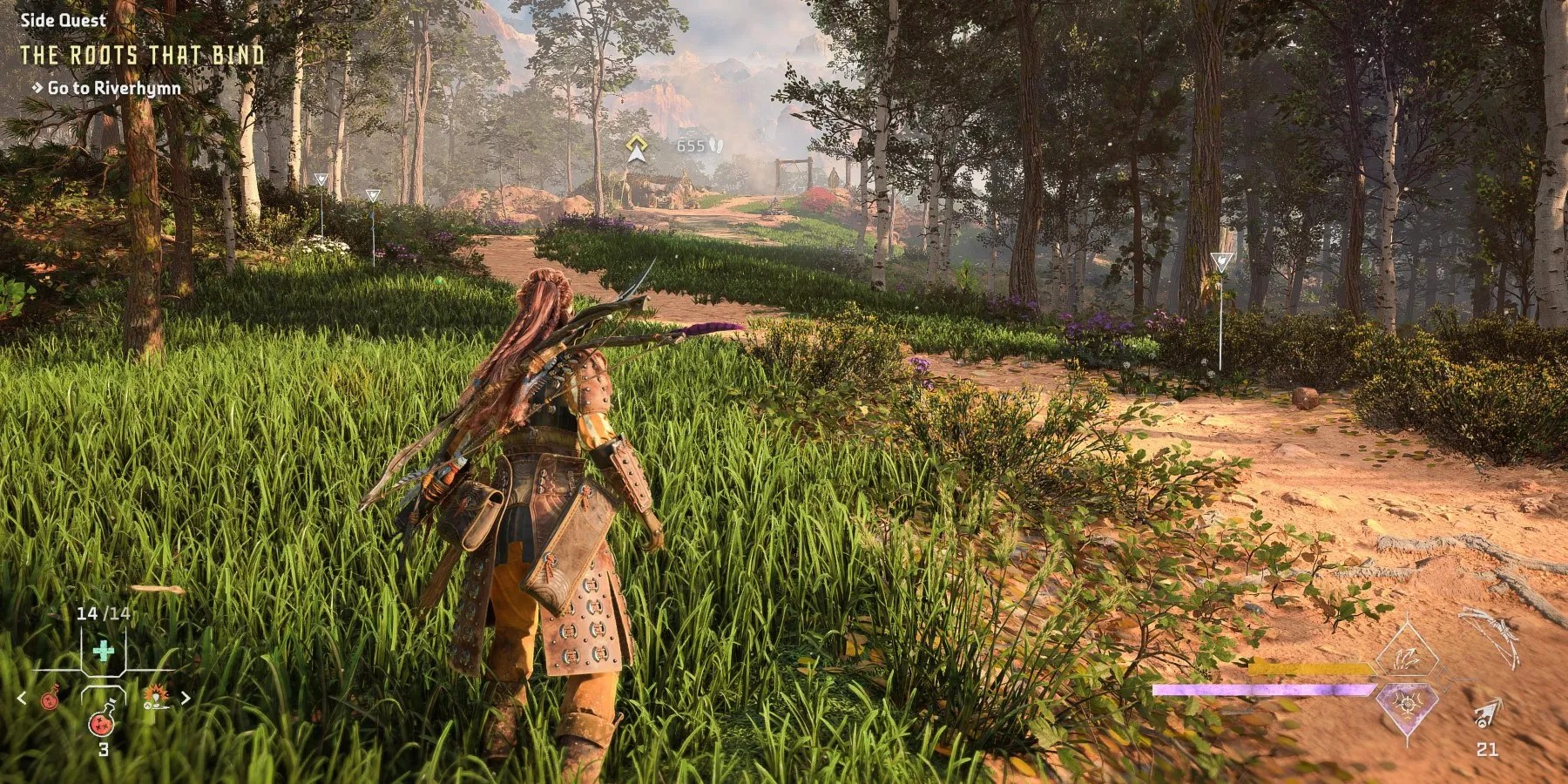Cycle tools right with the right arrow
This screenshot has width=1568, height=784.
click(185, 698)
